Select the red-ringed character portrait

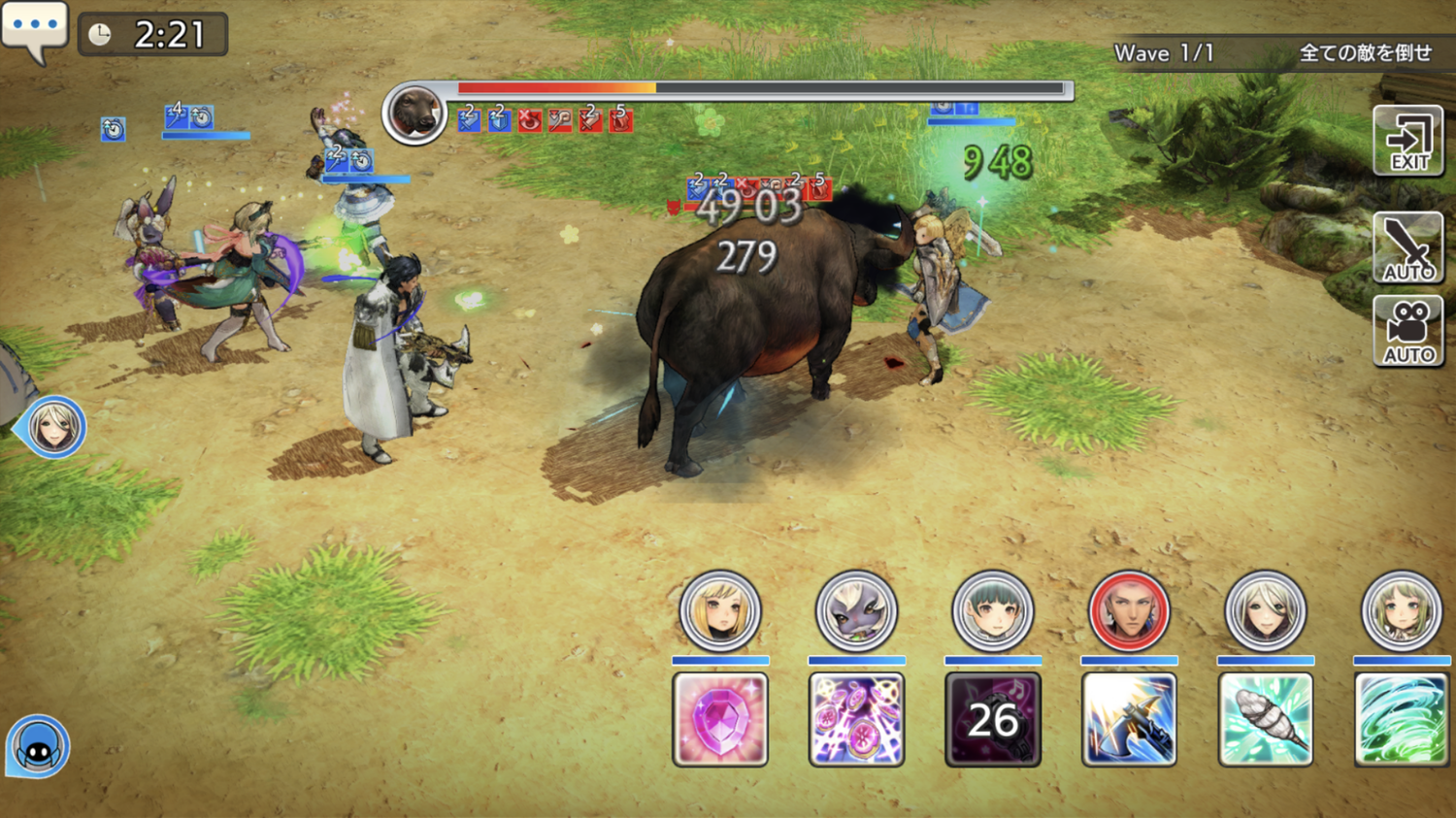[1129, 611]
